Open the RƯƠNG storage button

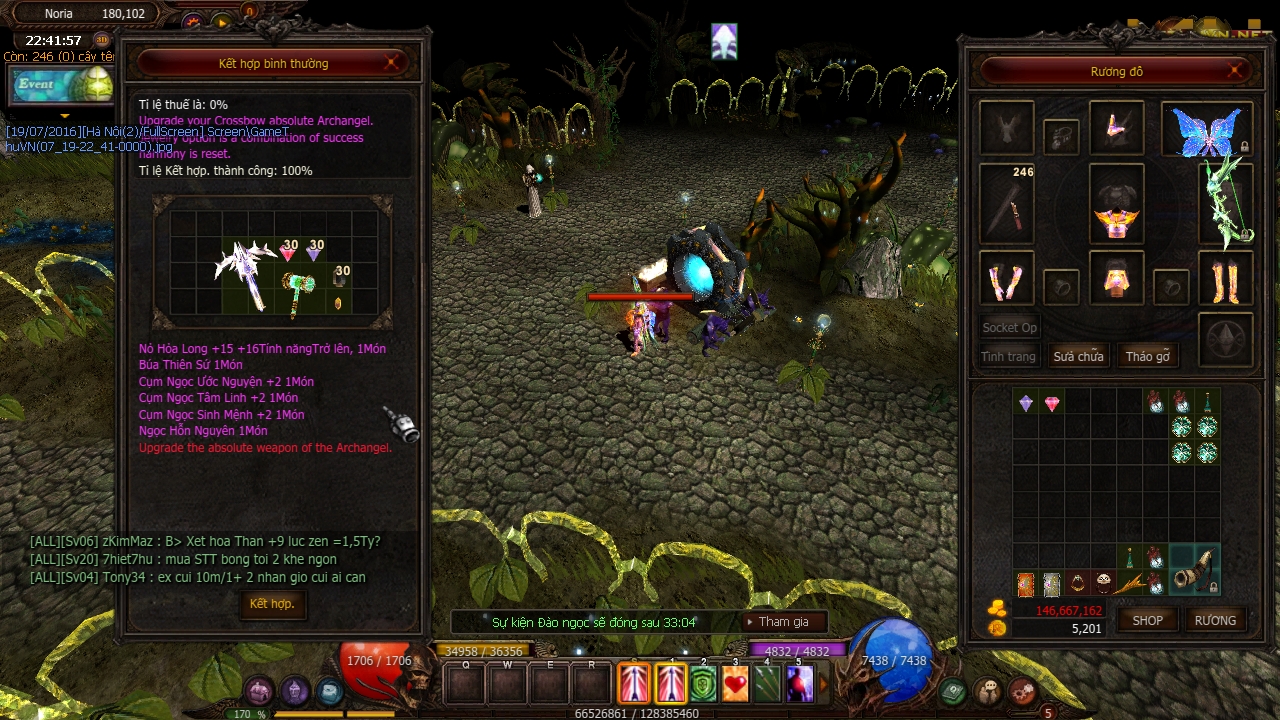point(1215,620)
